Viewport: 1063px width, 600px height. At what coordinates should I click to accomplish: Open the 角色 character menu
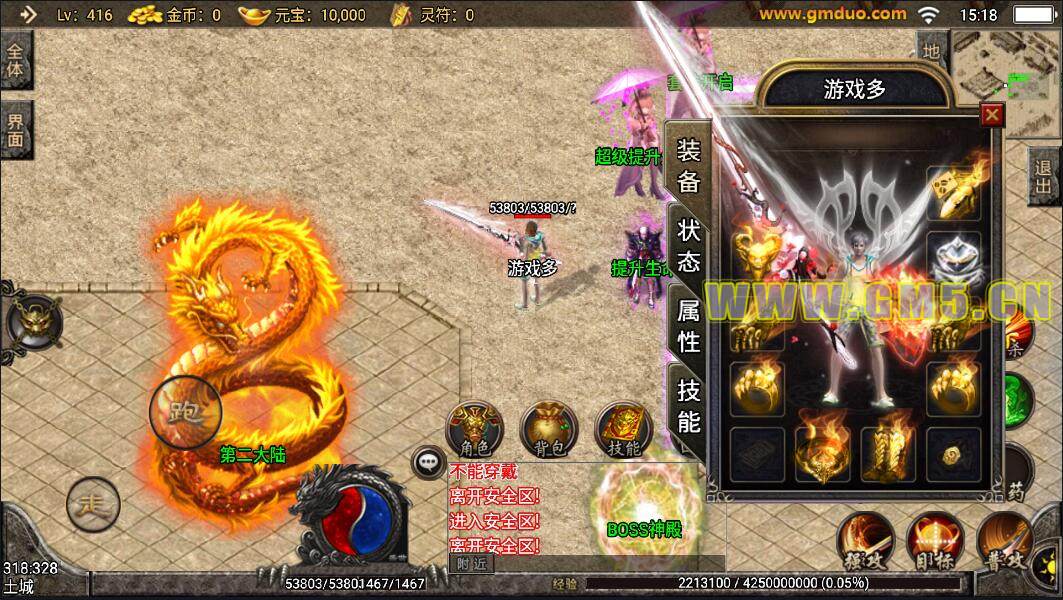(x=474, y=430)
